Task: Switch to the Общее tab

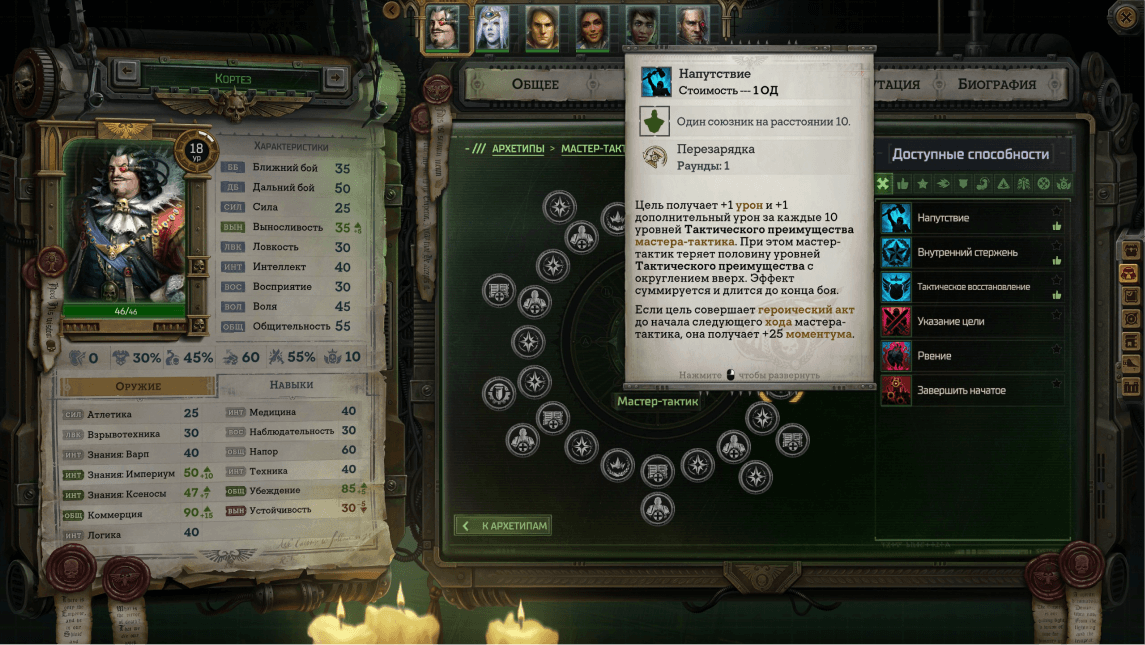Action: pos(535,84)
